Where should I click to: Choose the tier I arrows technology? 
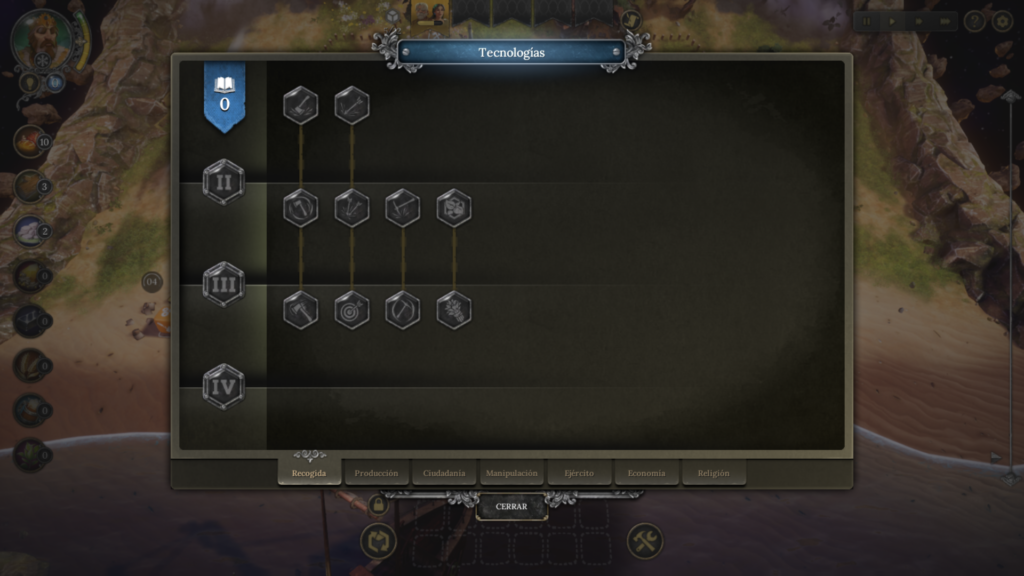[351, 105]
